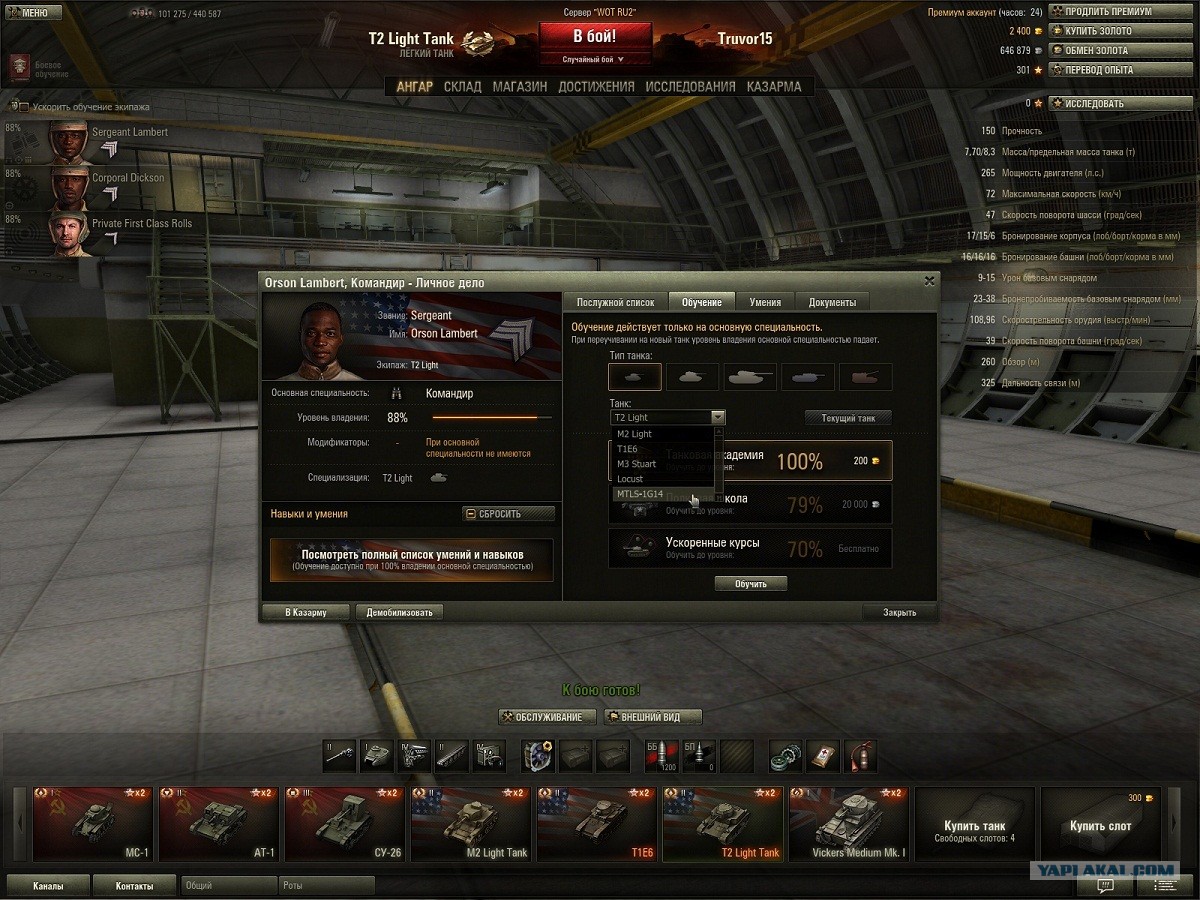The height and width of the screenshot is (900, 1200).
Task: Switch to the СКЛАД section
Action: click(462, 87)
